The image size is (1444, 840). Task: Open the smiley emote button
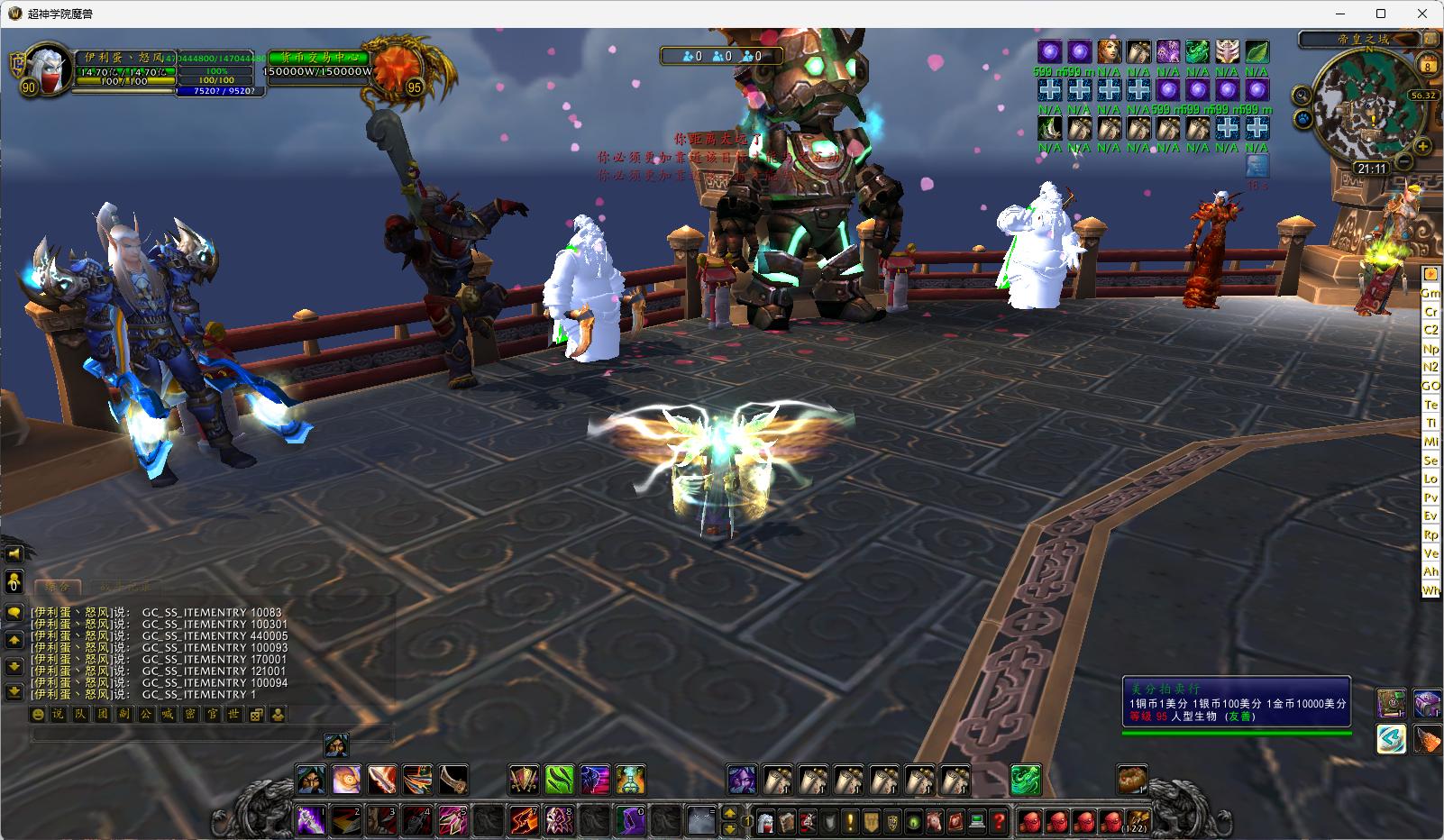(x=38, y=715)
